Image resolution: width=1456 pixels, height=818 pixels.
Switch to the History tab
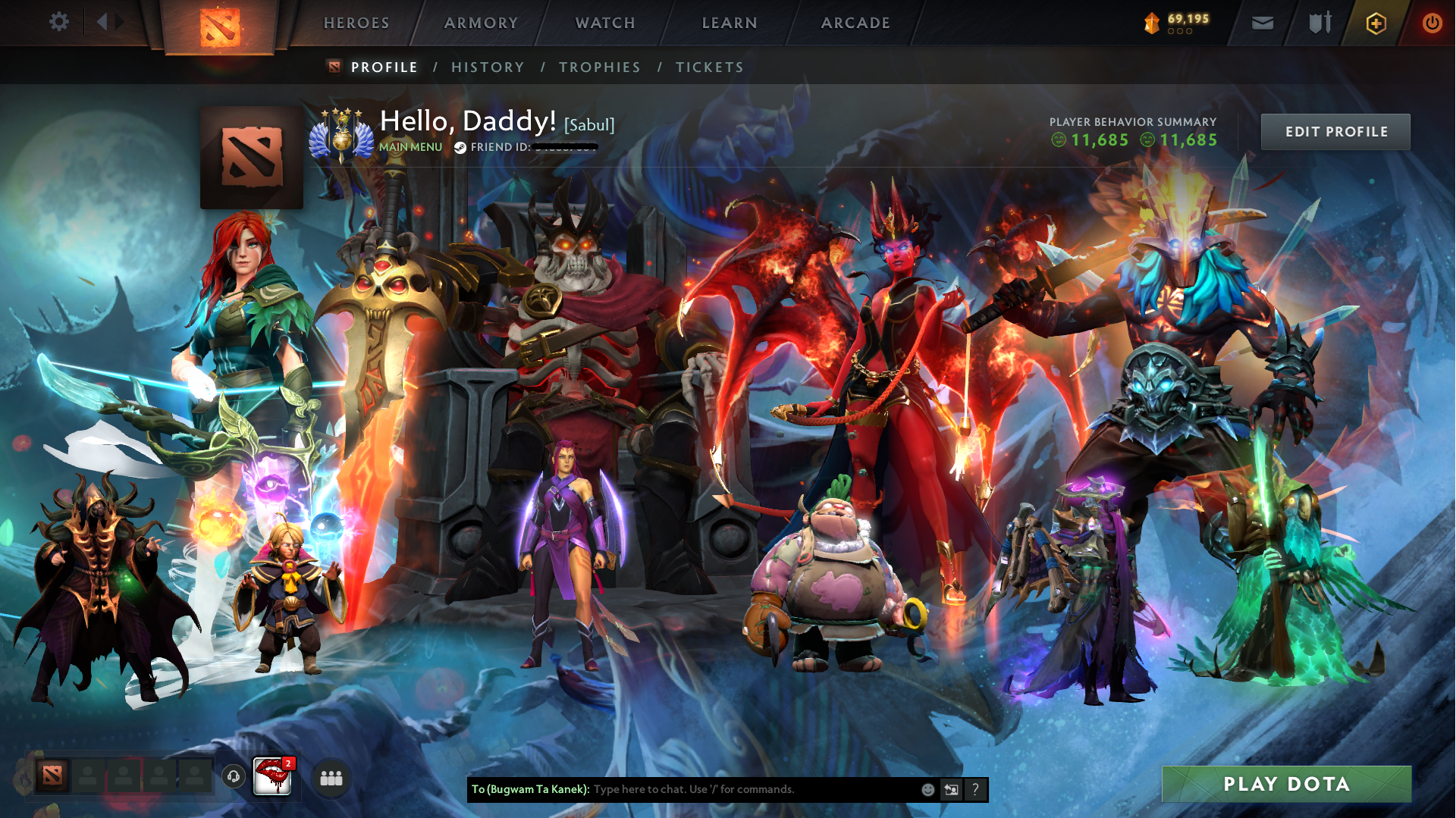(x=488, y=67)
